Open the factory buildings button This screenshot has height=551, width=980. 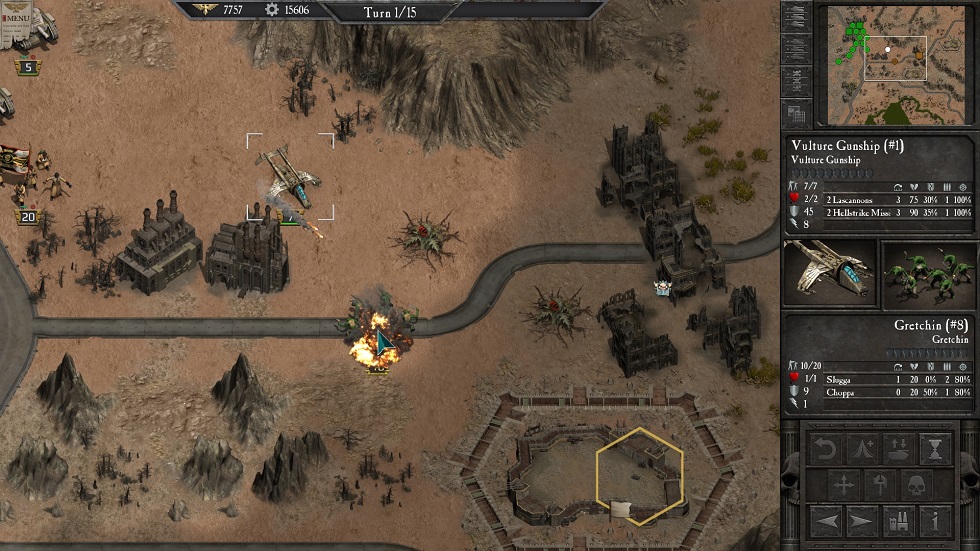click(x=899, y=521)
